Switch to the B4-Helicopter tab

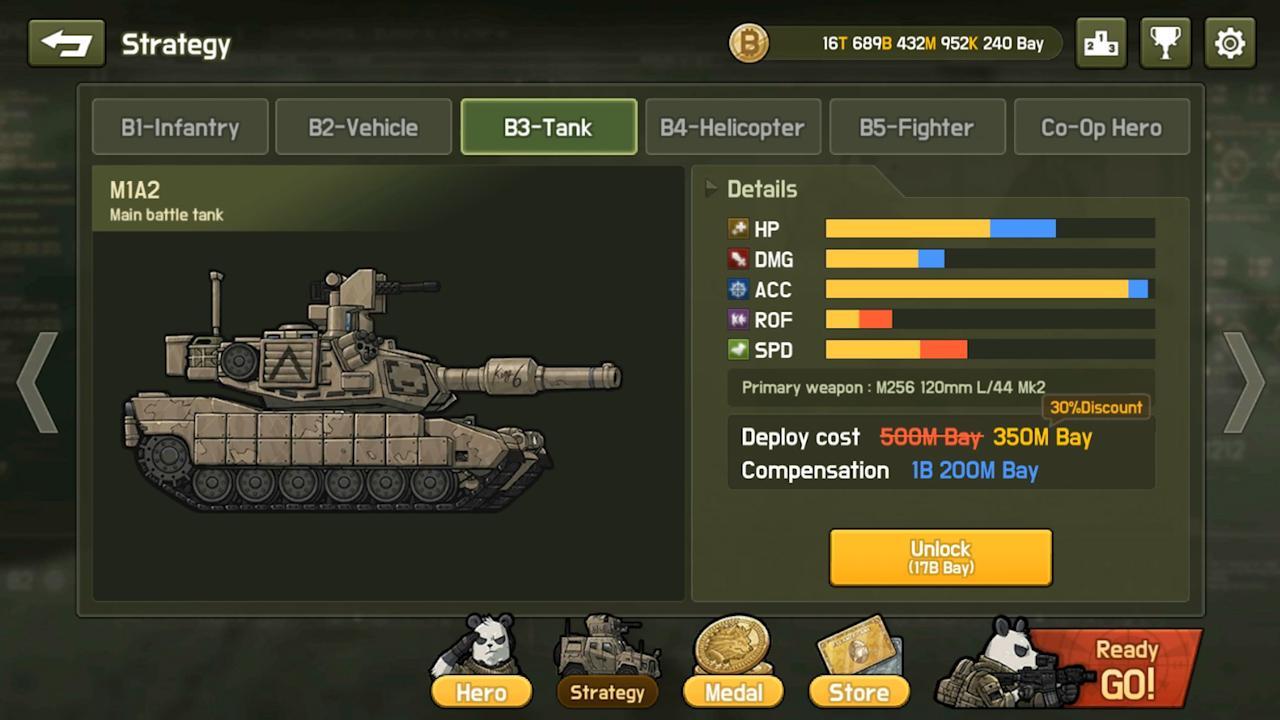733,127
